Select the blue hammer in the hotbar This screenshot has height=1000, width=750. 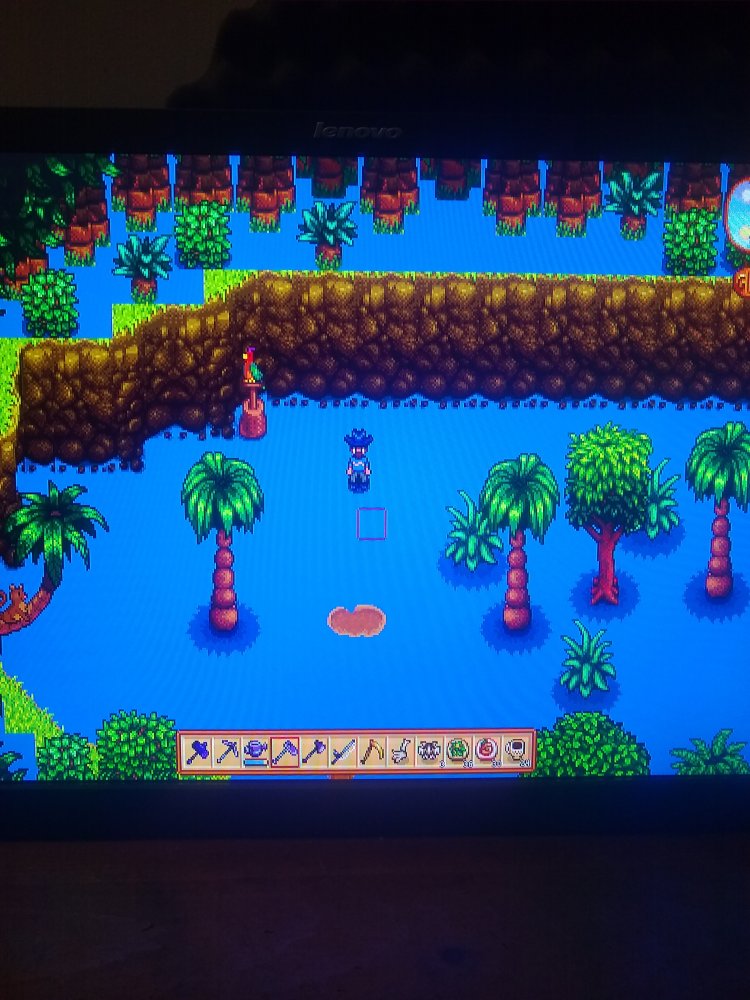point(197,751)
